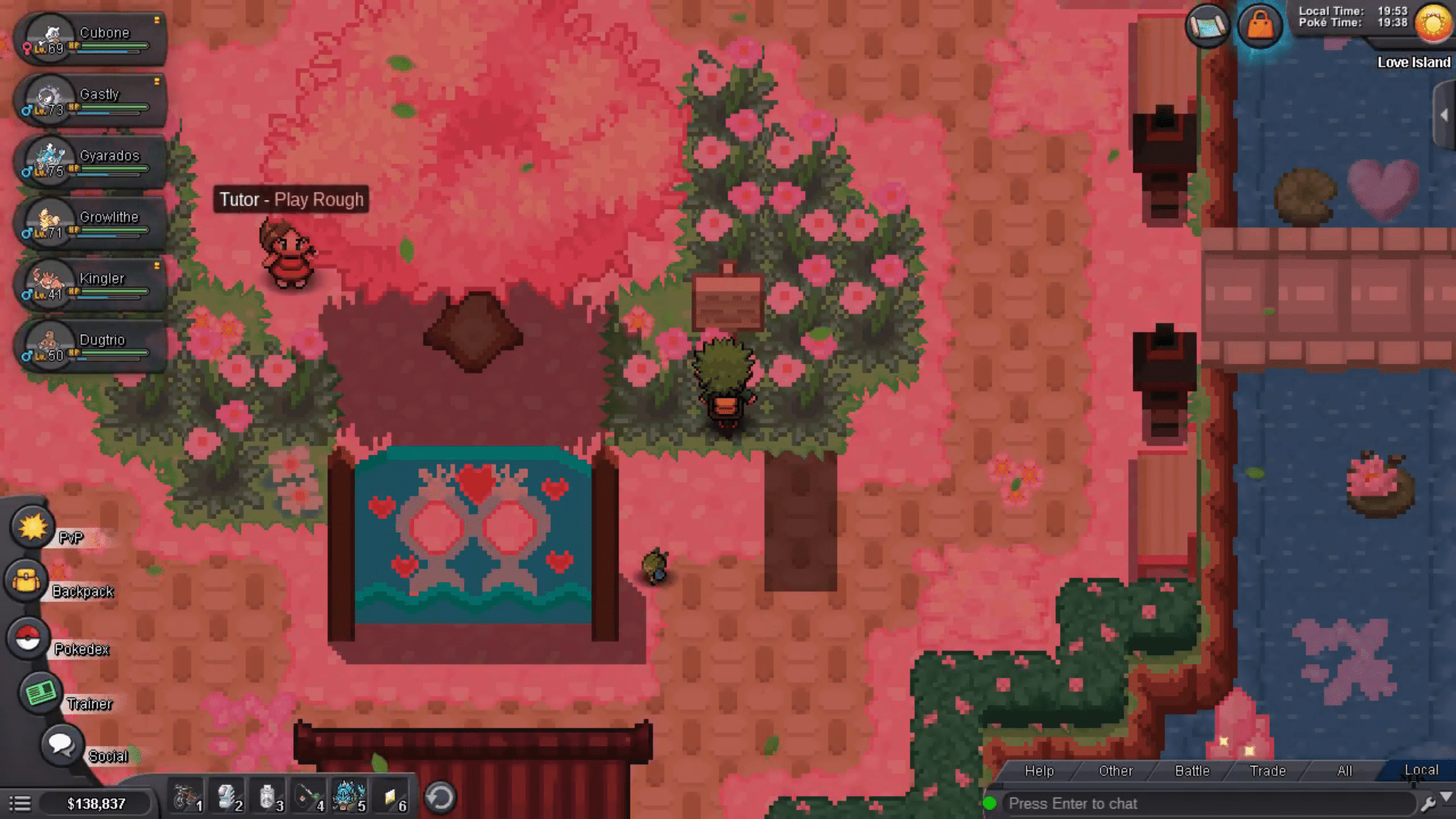This screenshot has width=1456, height=819.
Task: Open the orange shopping bag shop
Action: click(1260, 27)
